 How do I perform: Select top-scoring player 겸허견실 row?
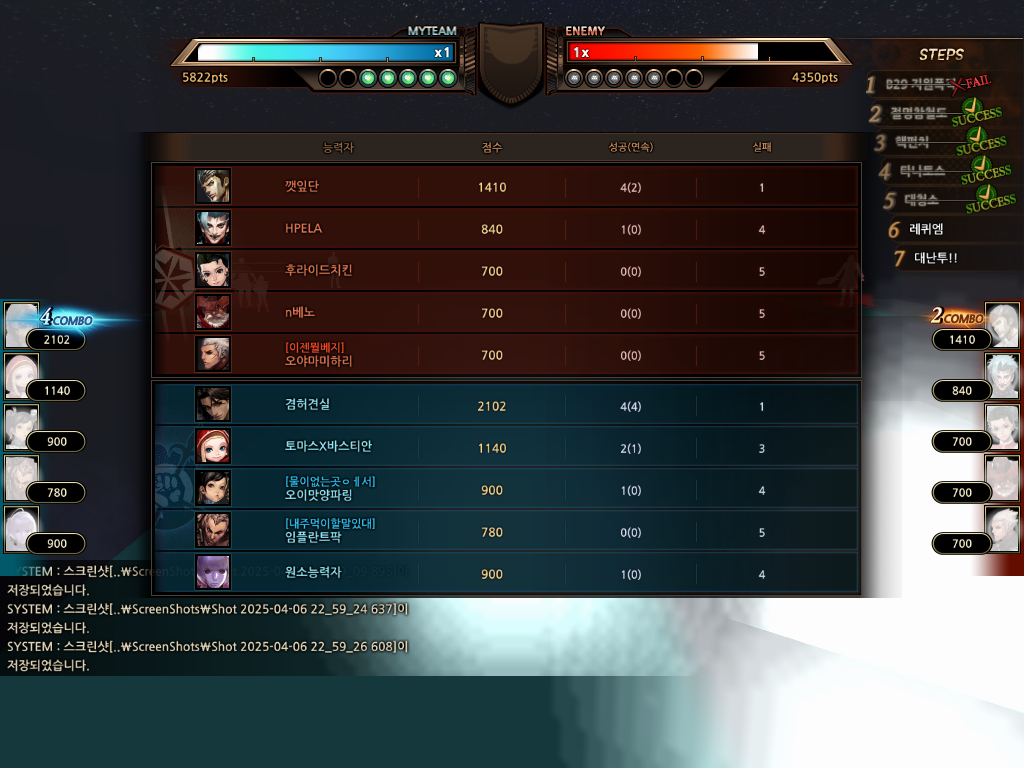(505, 405)
